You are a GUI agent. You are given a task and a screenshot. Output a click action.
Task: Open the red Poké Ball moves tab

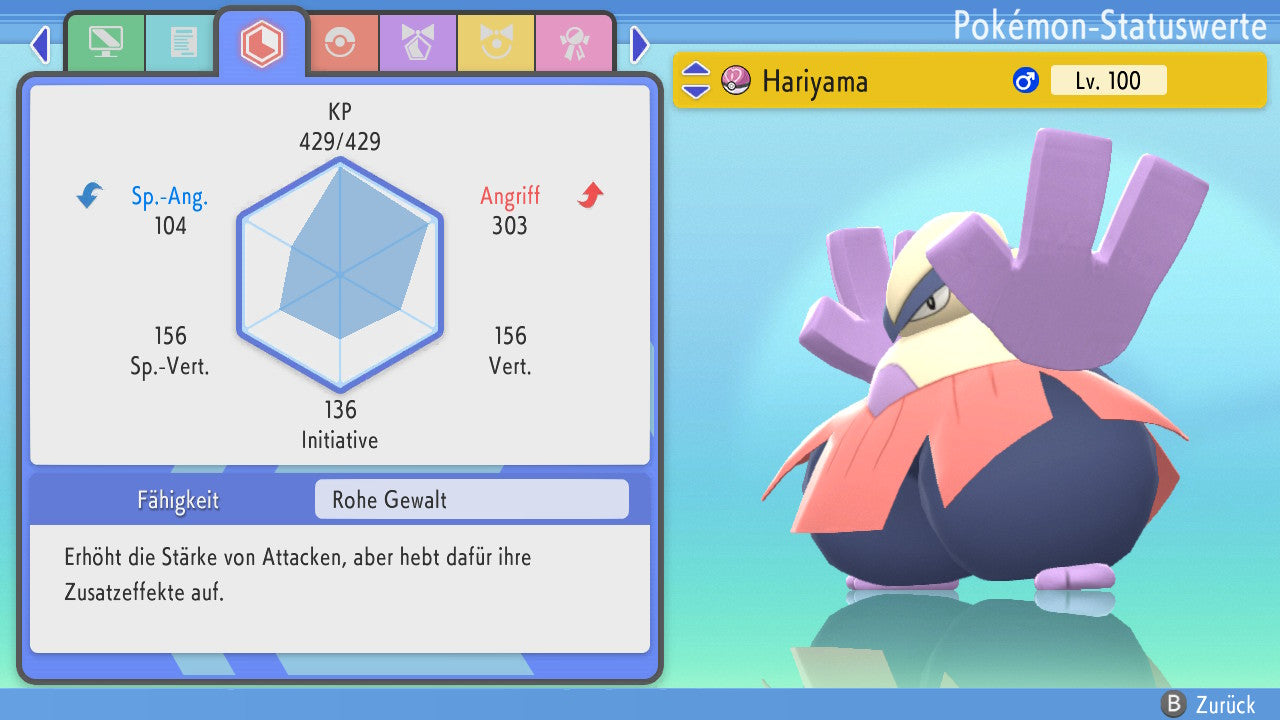(340, 43)
